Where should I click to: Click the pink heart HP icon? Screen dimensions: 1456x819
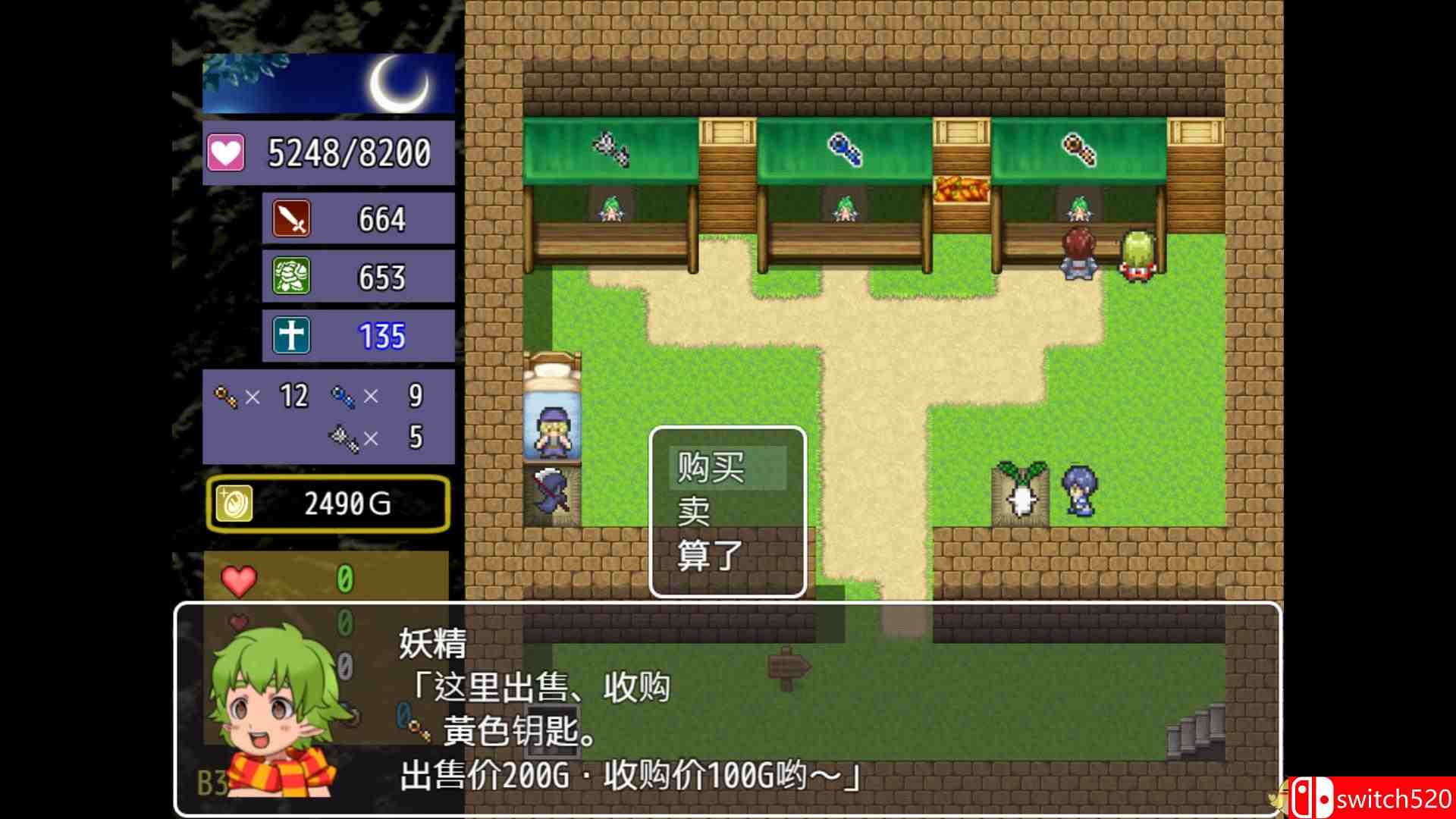[224, 152]
